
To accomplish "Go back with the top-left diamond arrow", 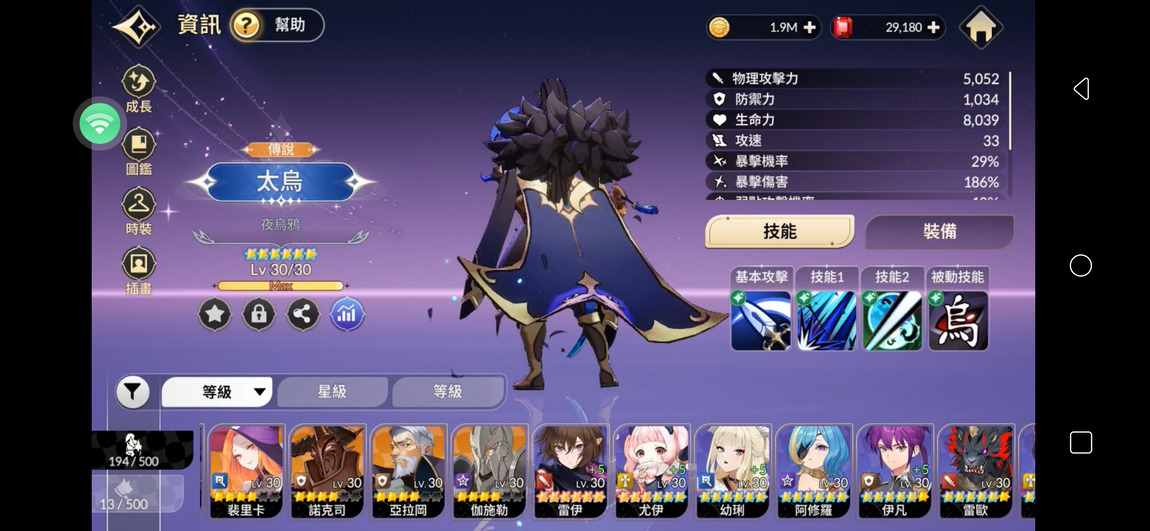I will tap(136, 26).
